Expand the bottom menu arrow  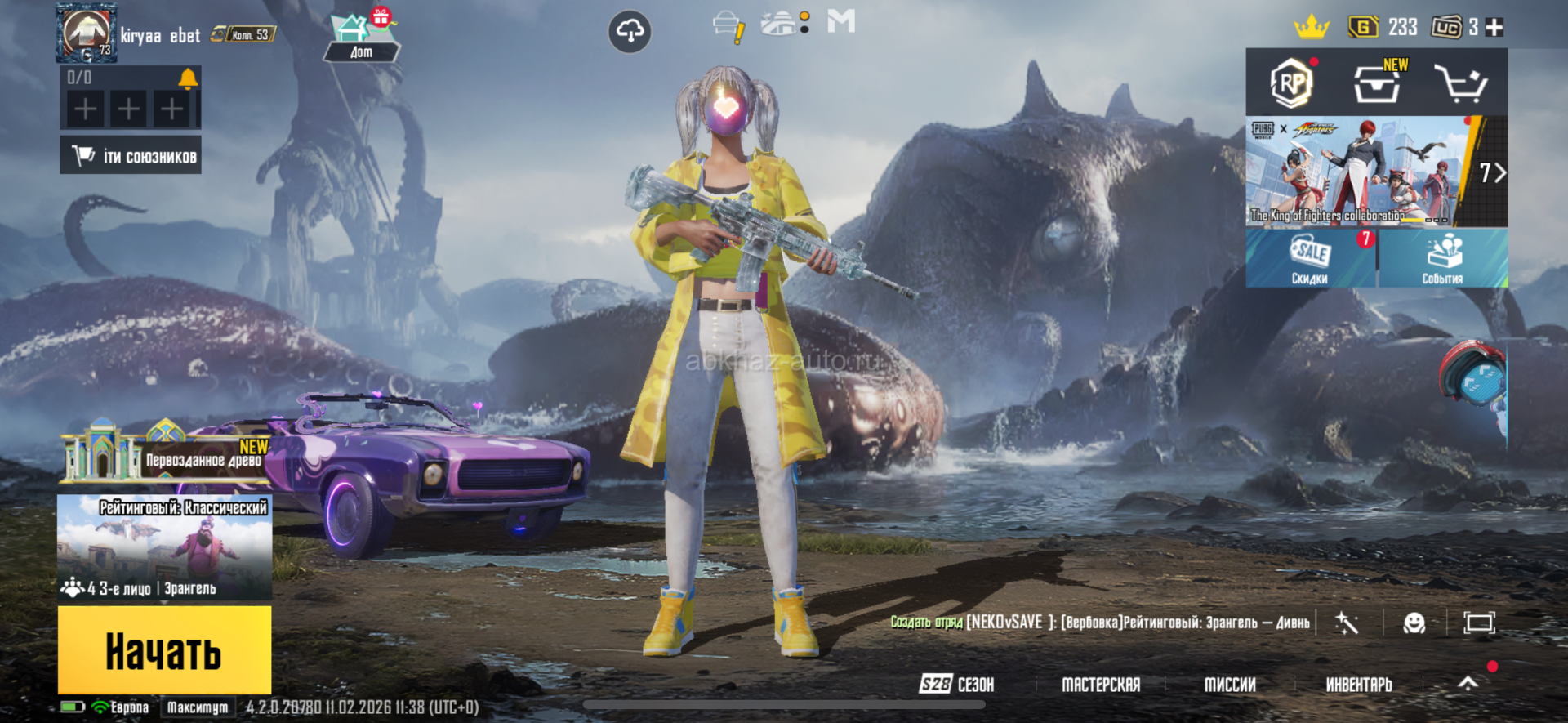[1468, 684]
